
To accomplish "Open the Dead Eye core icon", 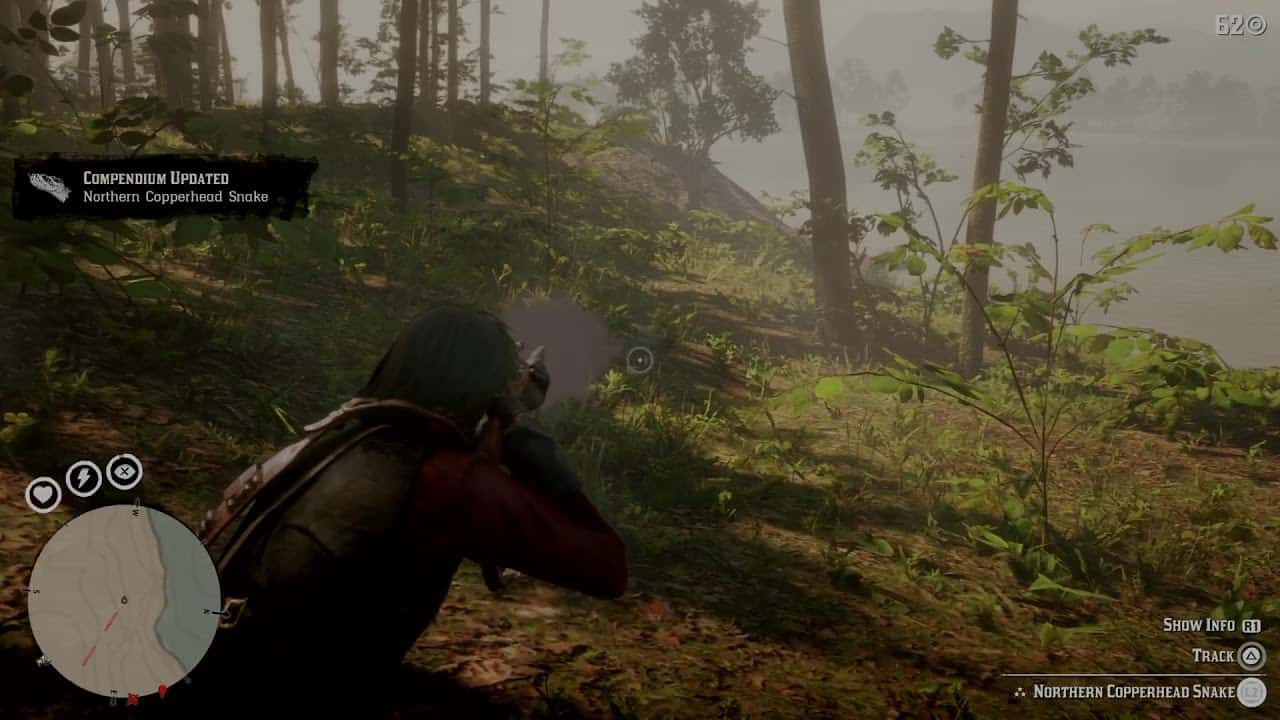I will [124, 472].
